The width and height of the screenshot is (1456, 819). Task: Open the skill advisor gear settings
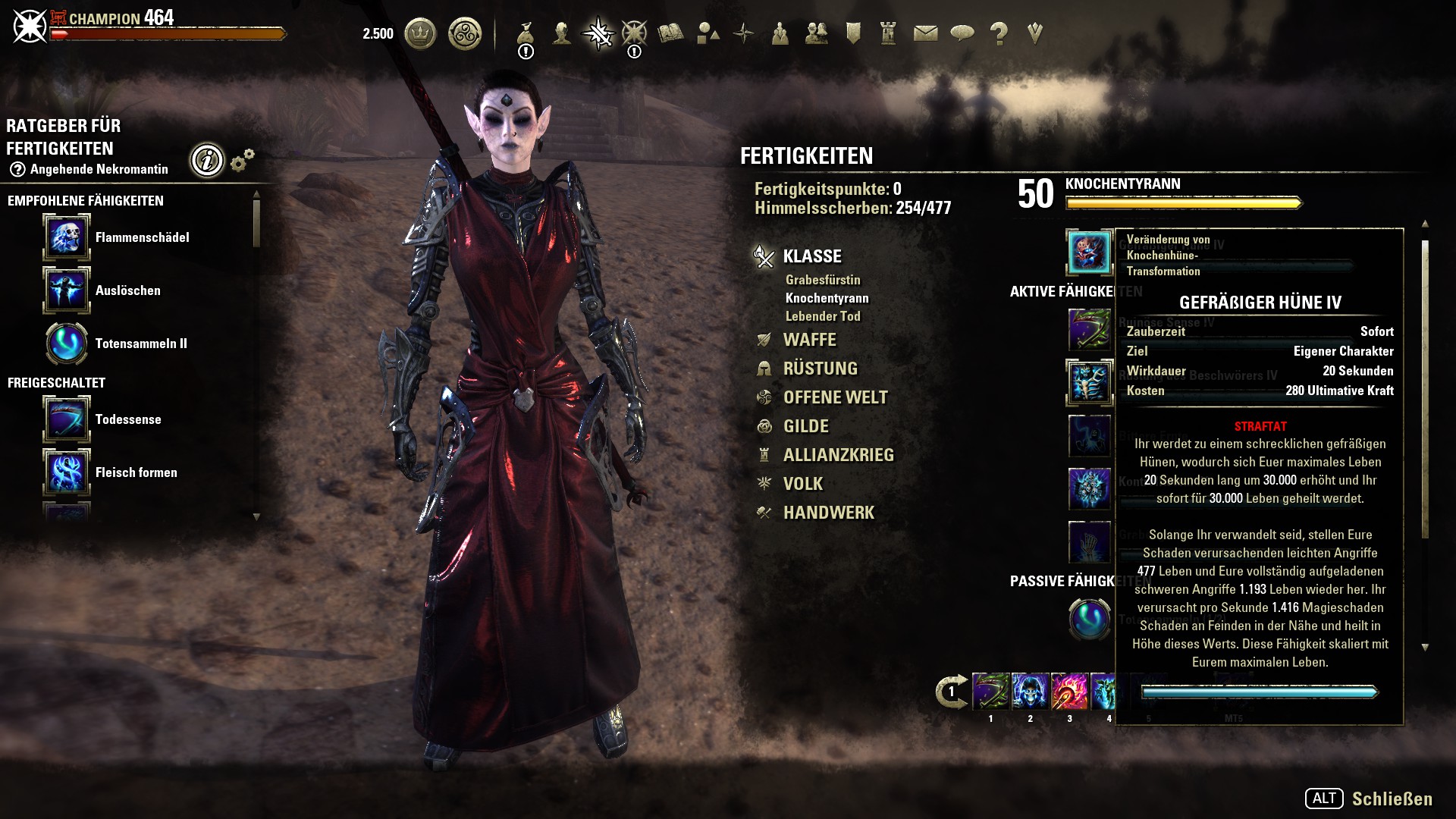click(242, 160)
